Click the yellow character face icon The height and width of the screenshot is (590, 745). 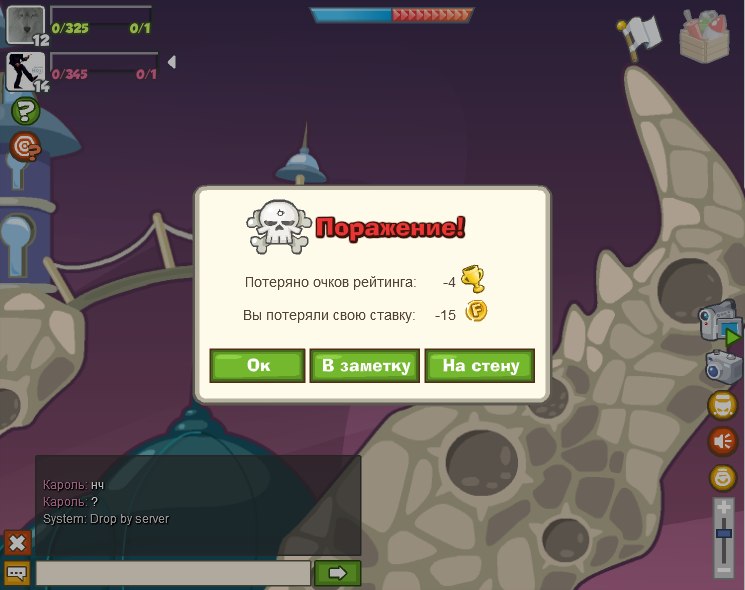point(723,404)
